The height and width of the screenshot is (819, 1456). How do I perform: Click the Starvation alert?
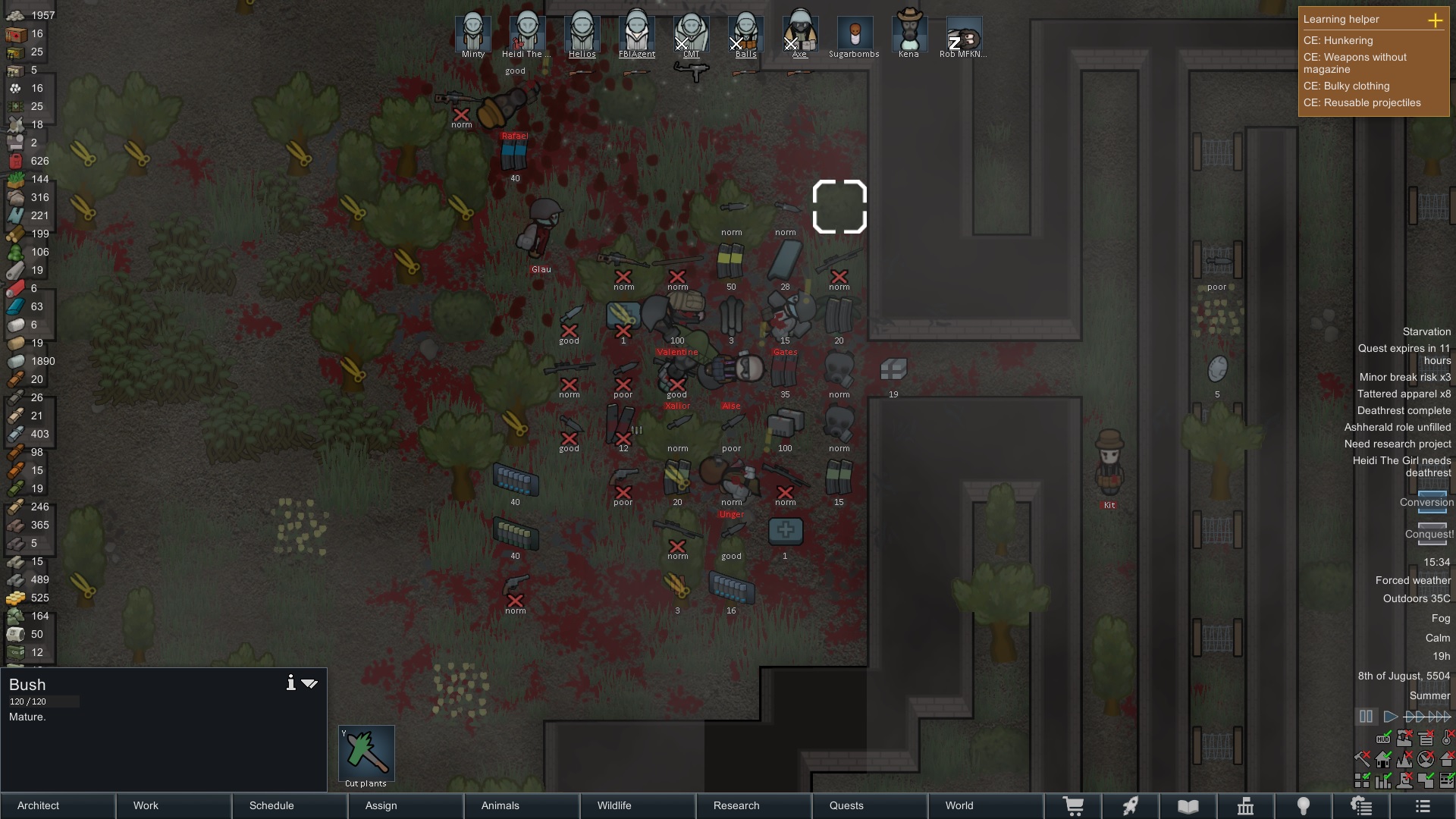(1426, 331)
